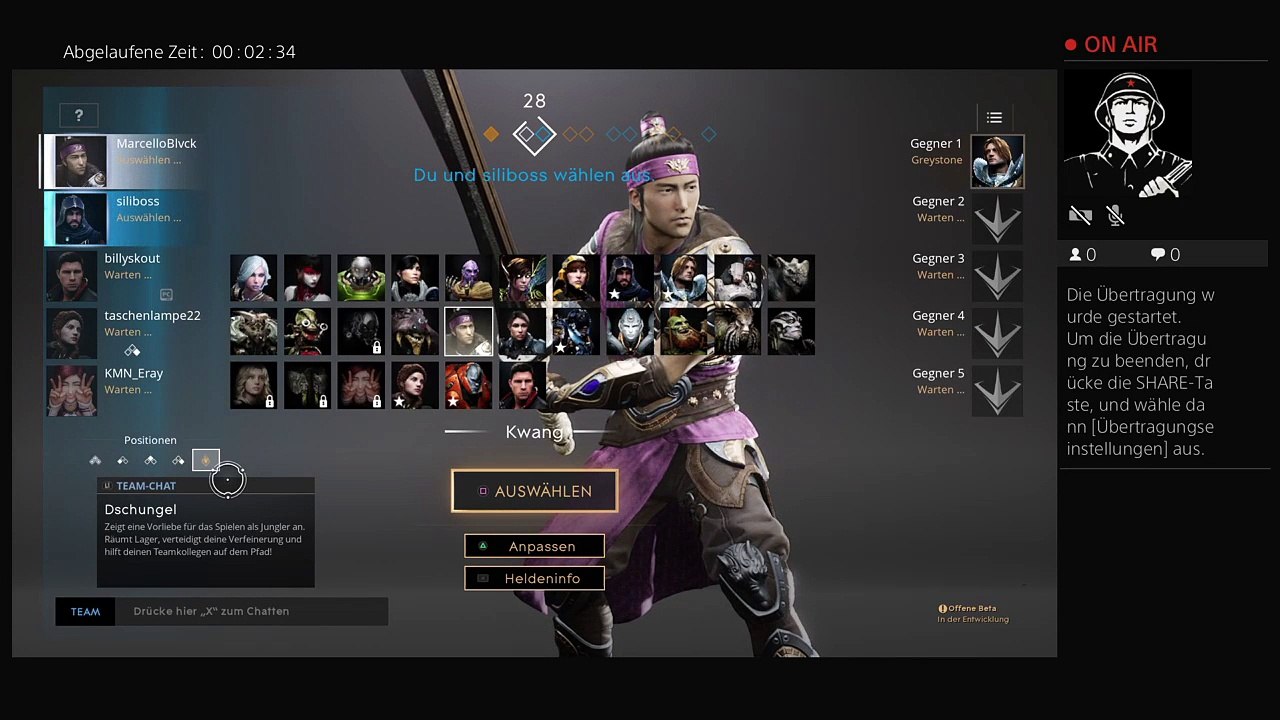
Task: Confirm hero with the AUSWÄHLEN button
Action: (x=534, y=491)
